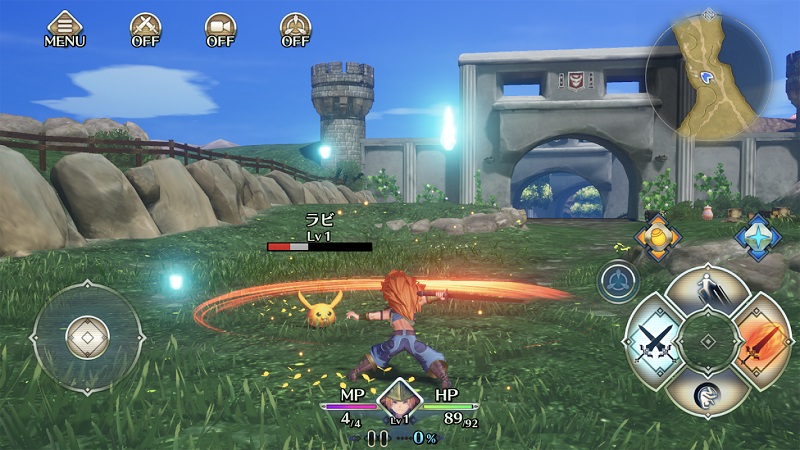Image resolution: width=800 pixels, height=450 pixels.
Task: Open the MENU button
Action: 64,29
